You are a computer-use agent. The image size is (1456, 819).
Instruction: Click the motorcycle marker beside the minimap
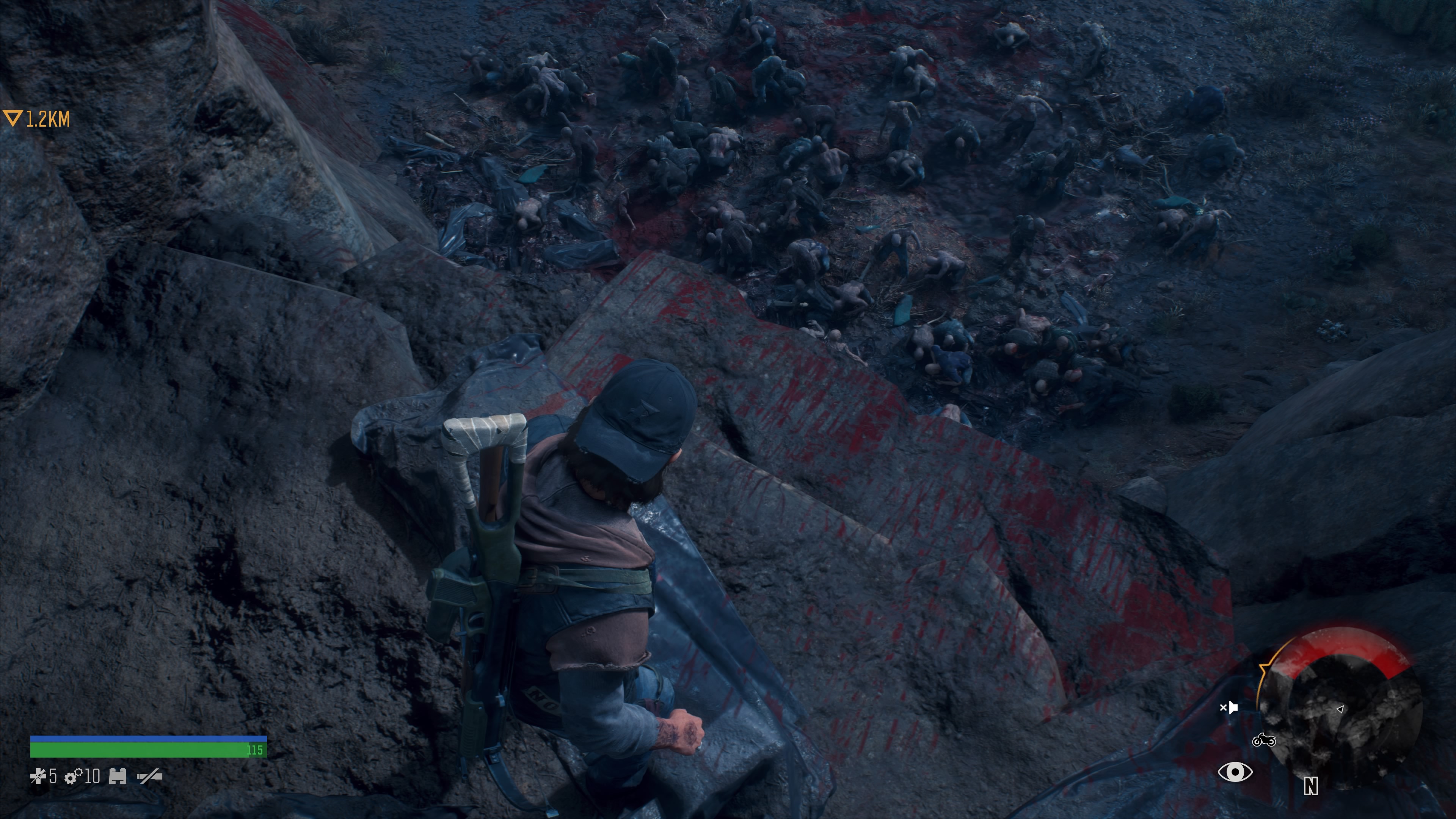click(1264, 740)
